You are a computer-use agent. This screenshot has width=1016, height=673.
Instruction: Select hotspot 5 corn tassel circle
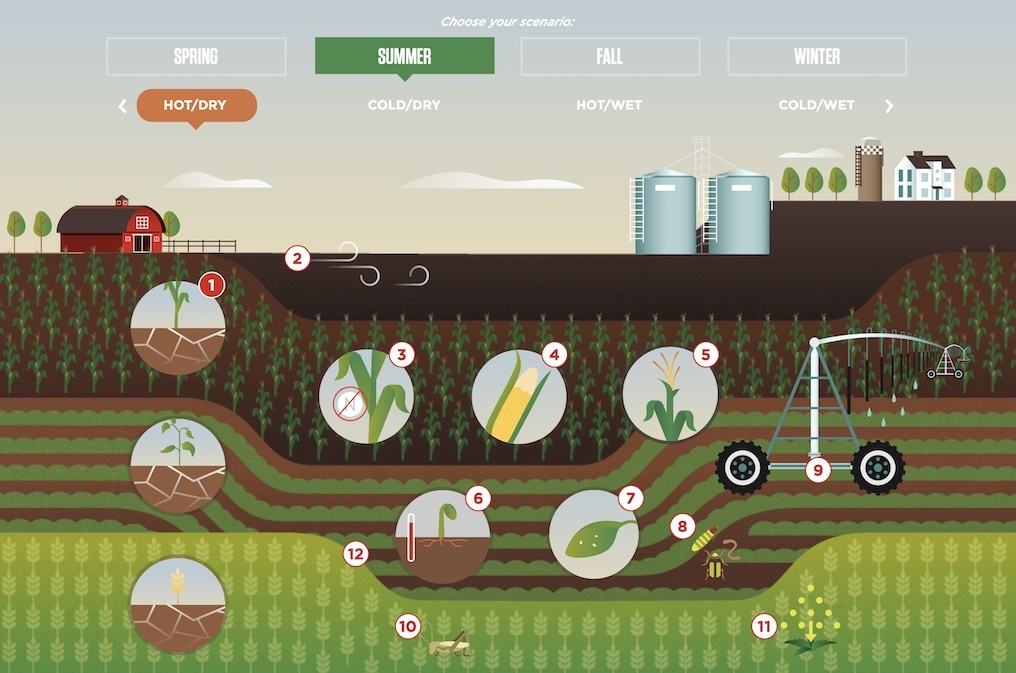[705, 354]
